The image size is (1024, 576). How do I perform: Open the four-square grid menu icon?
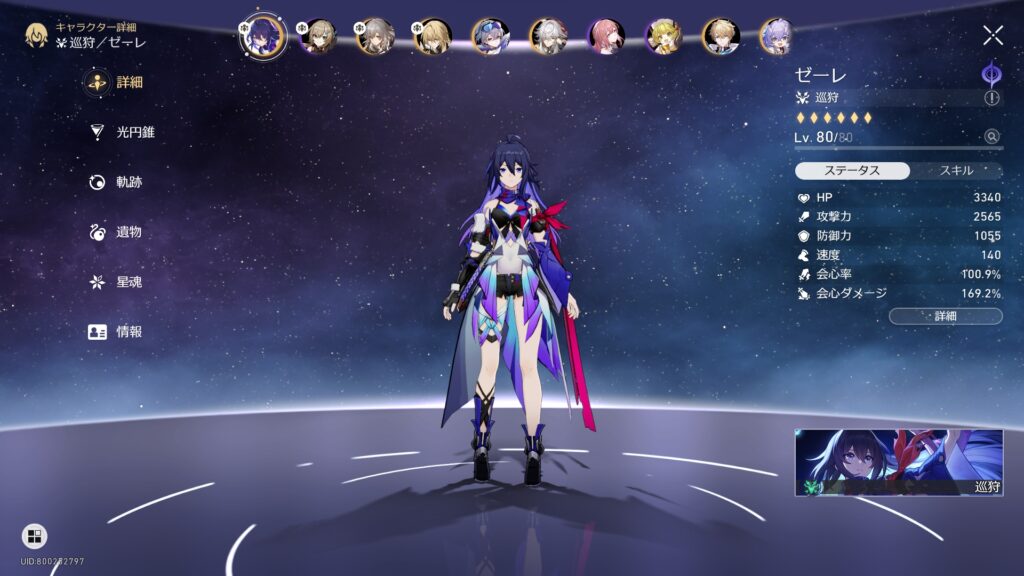pos(34,537)
